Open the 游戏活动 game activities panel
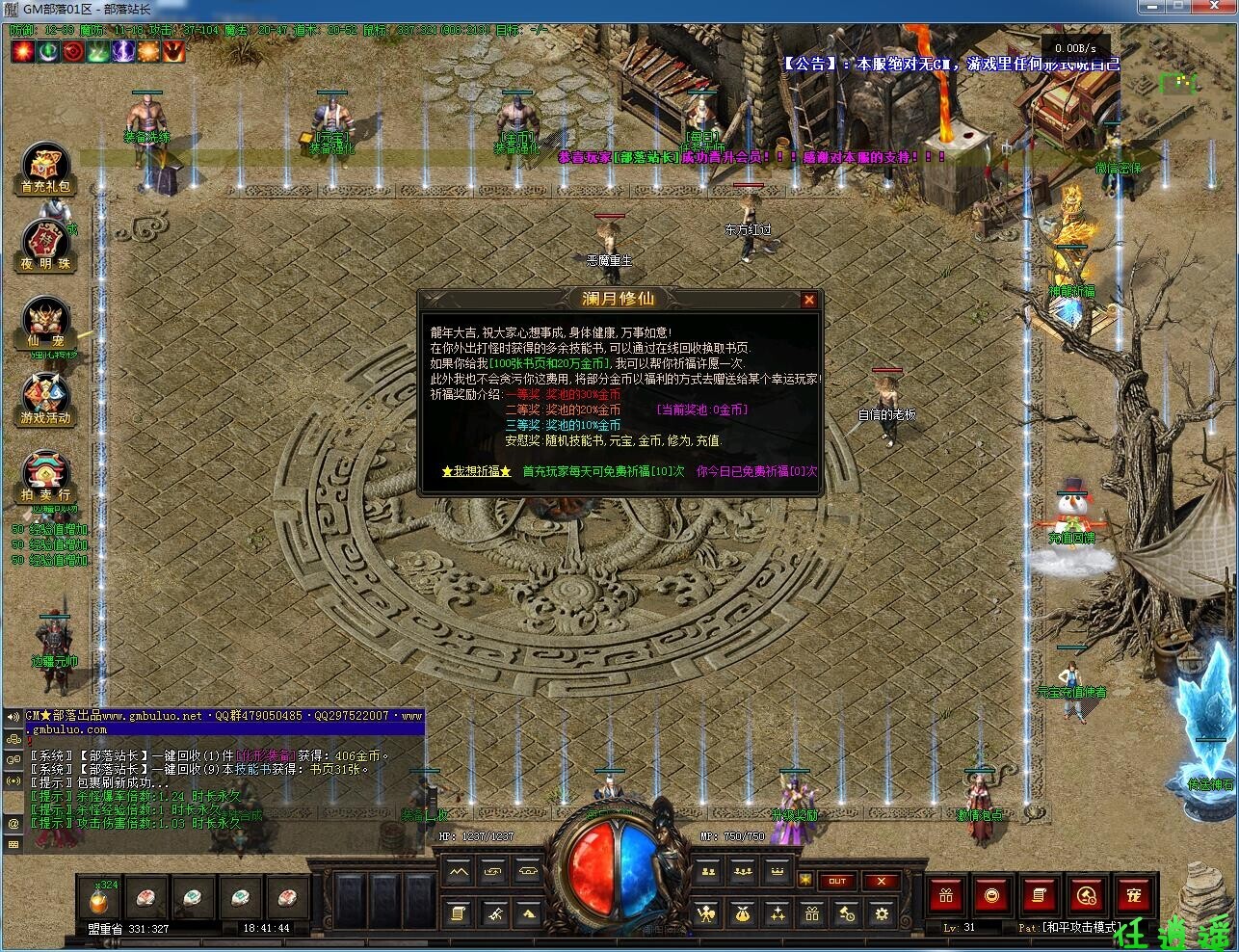This screenshot has height=952, width=1239. (44, 395)
